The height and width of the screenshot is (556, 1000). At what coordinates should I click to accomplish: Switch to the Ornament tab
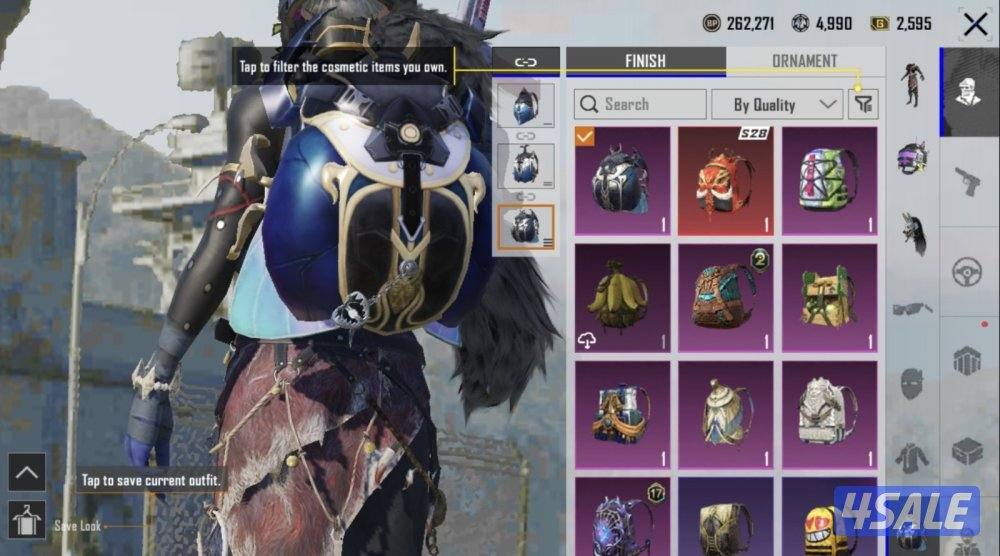click(x=804, y=61)
